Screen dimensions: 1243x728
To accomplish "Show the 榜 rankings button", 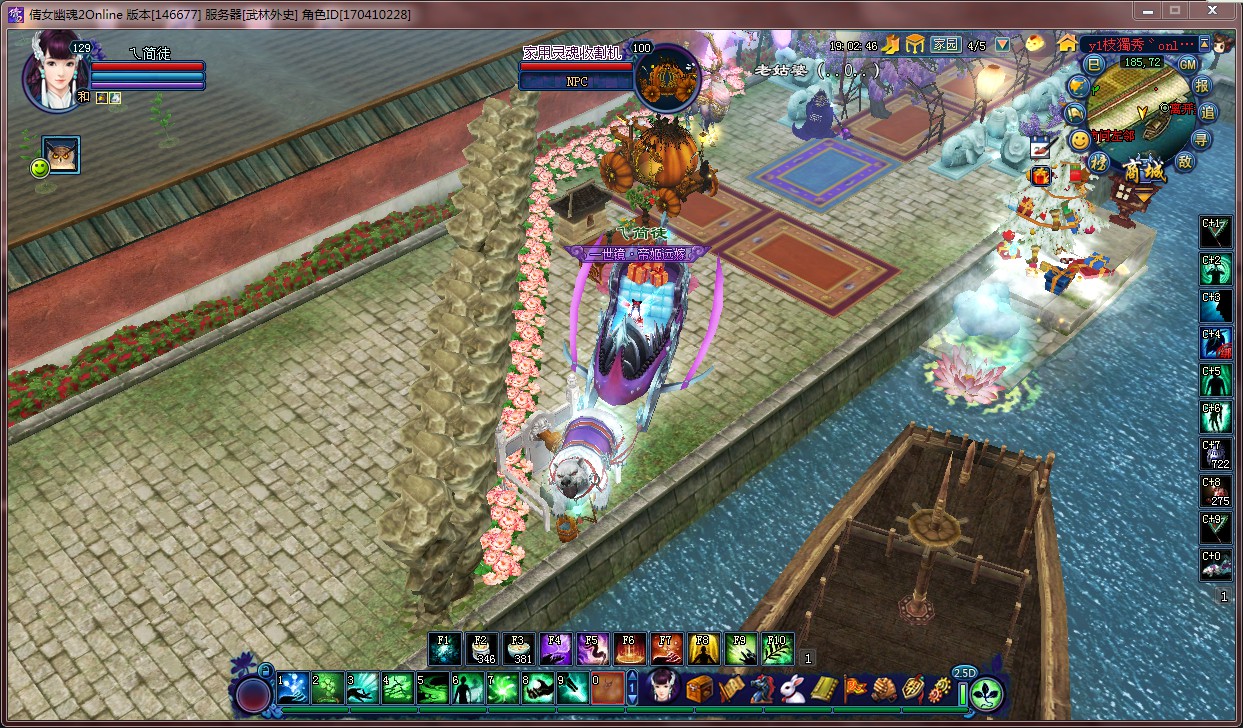I will [1100, 162].
